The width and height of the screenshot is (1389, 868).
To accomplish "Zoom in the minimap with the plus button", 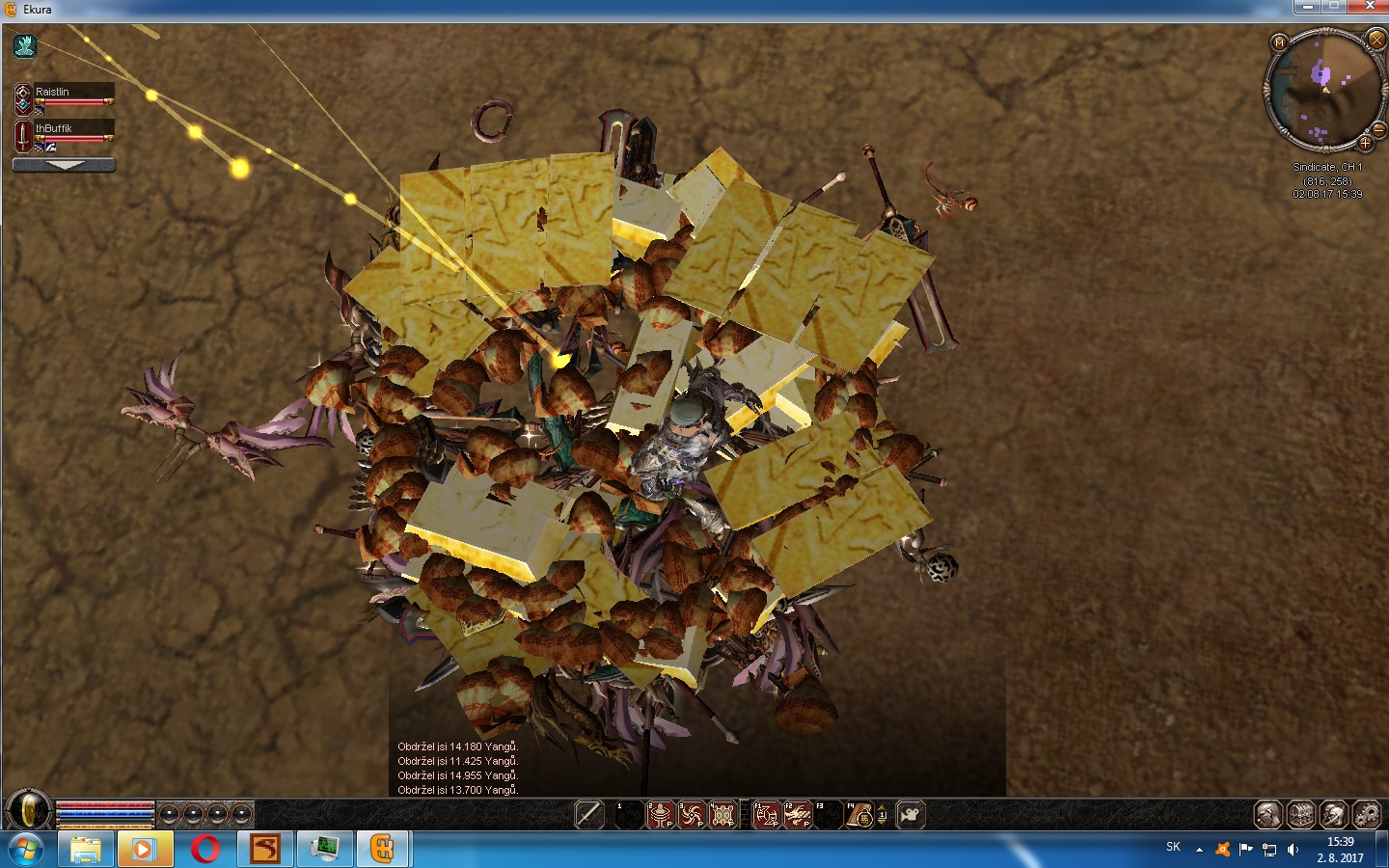I will point(1365,144).
